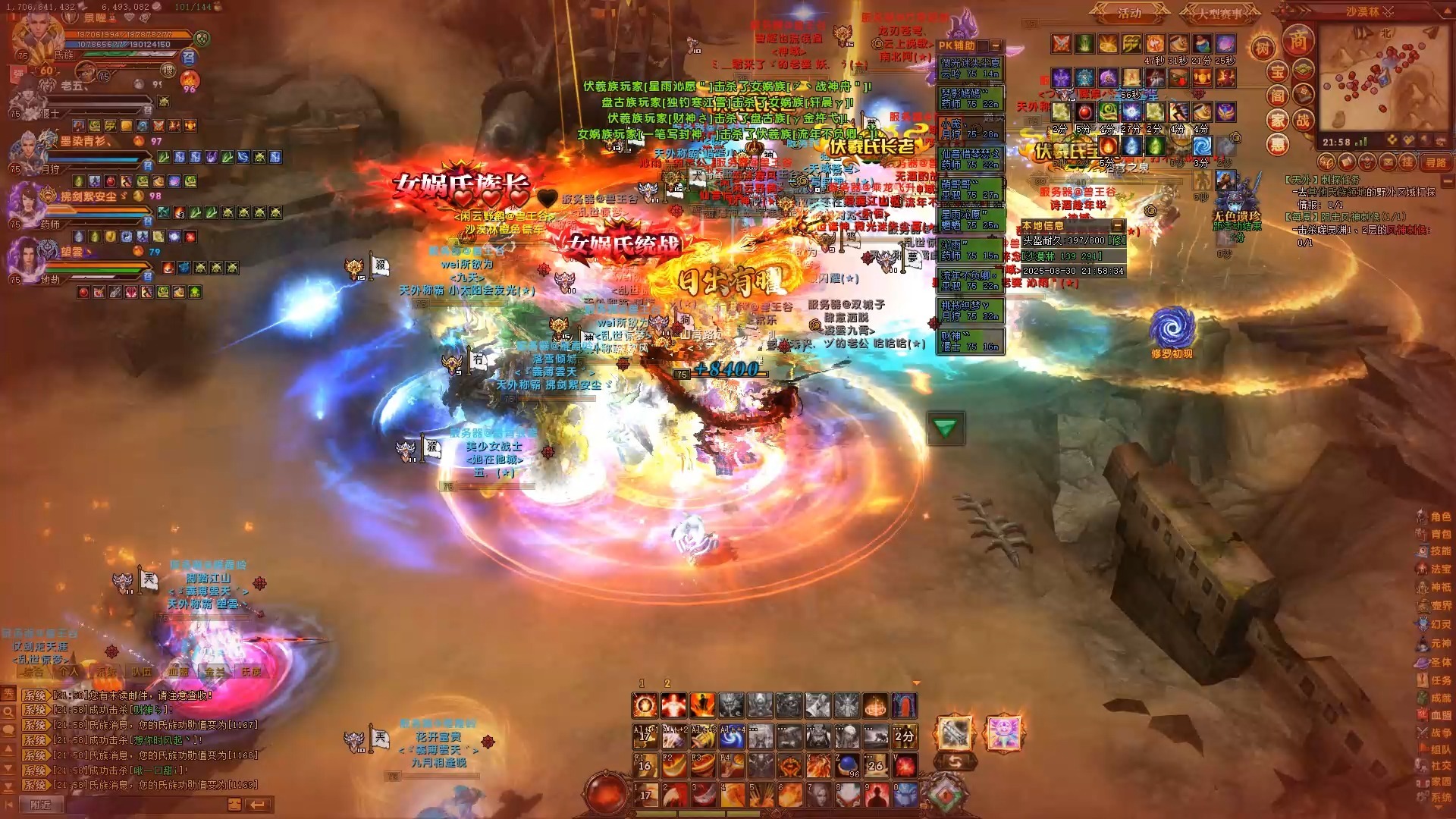This screenshot has height=819, width=1456.
Task: Open the 活动 events menu
Action: 1129,14
